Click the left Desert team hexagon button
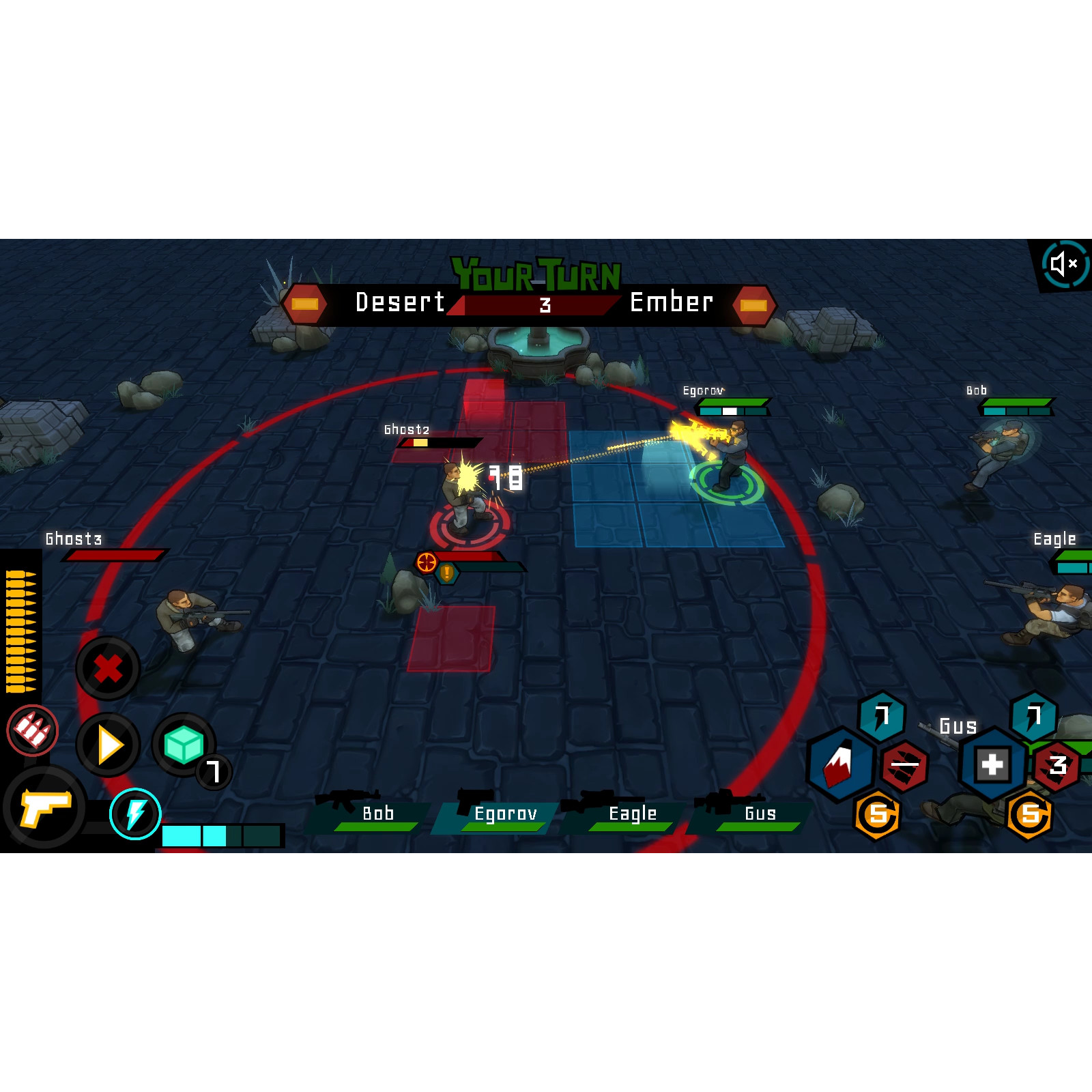 click(304, 304)
